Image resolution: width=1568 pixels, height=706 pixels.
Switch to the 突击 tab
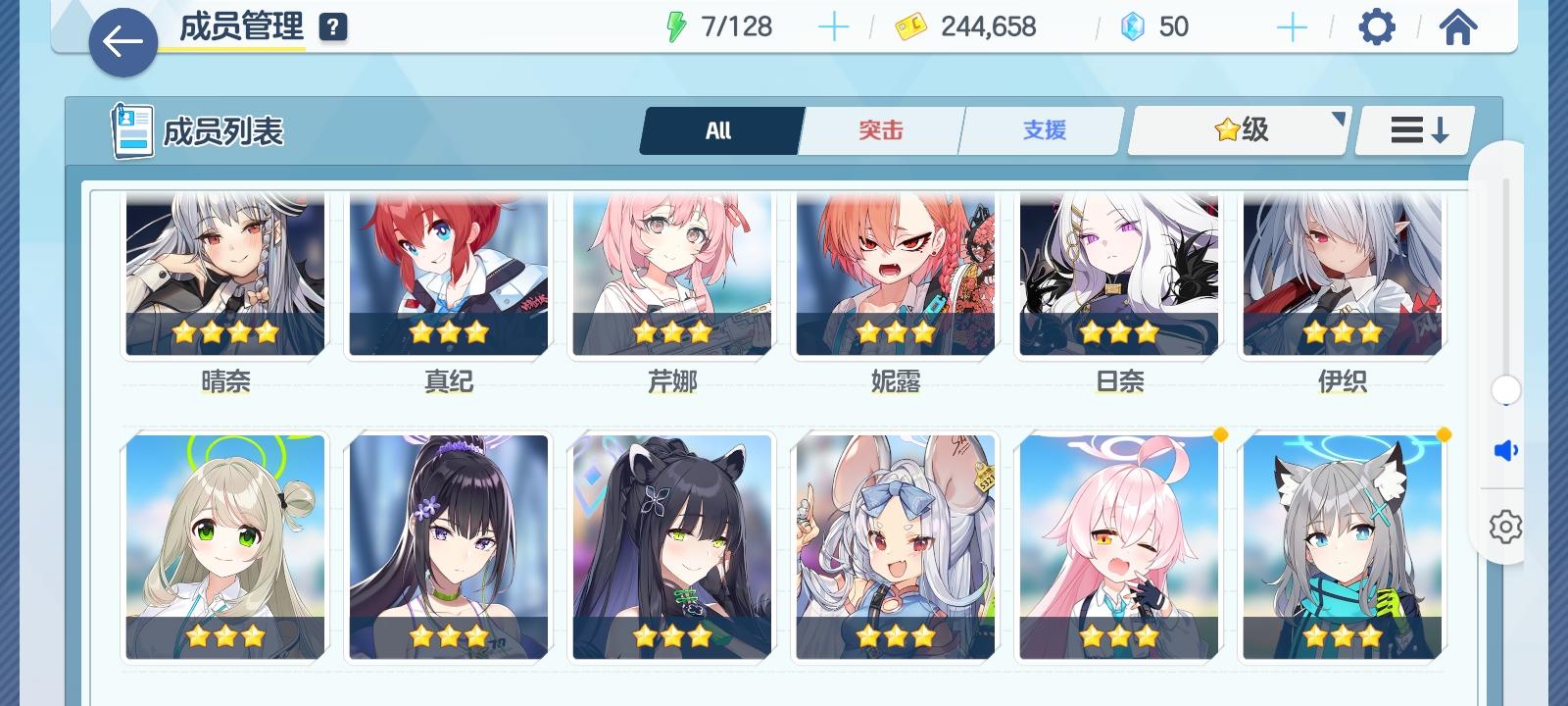pyautogui.click(x=880, y=129)
